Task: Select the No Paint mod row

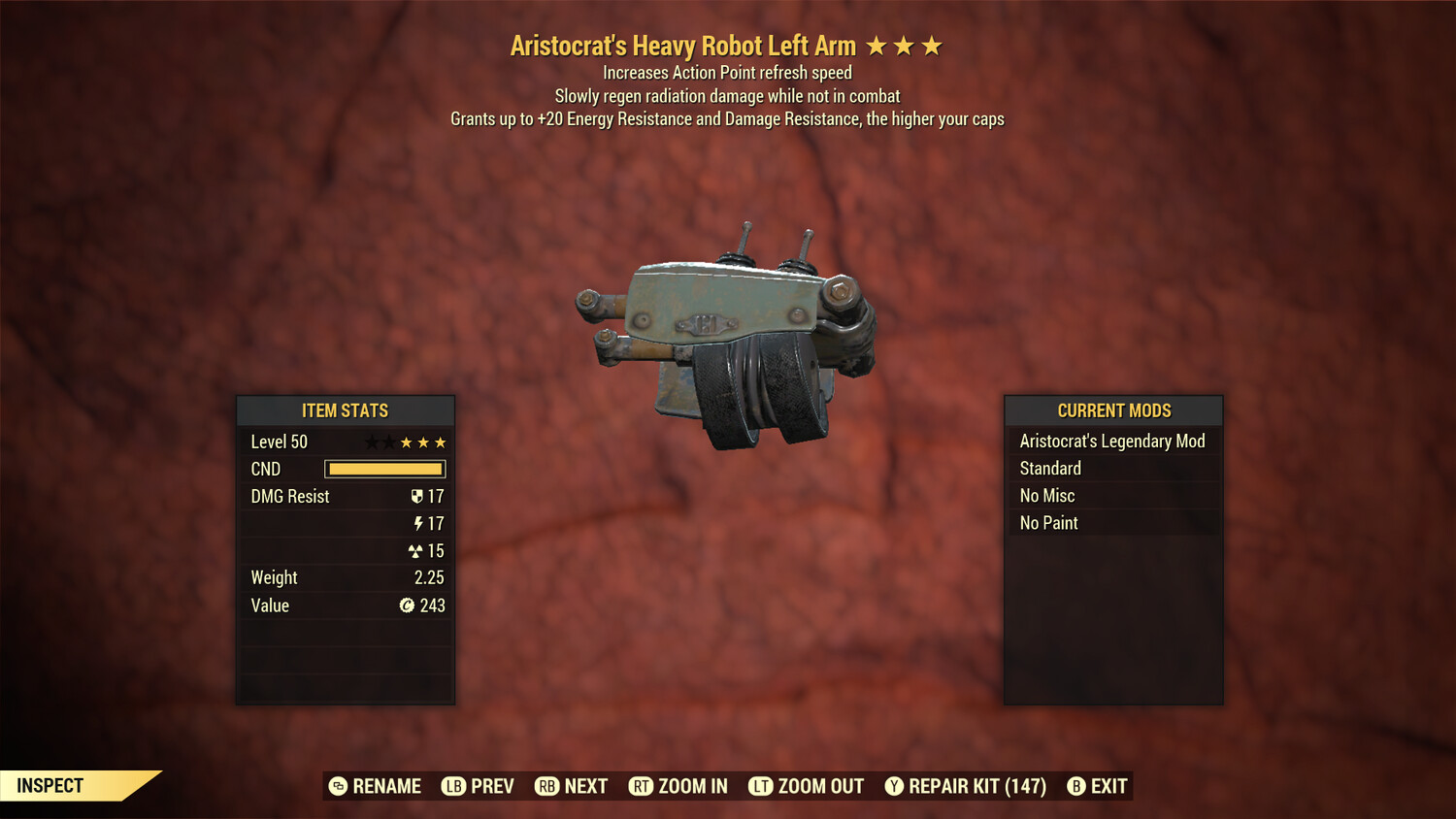Action: click(1112, 523)
